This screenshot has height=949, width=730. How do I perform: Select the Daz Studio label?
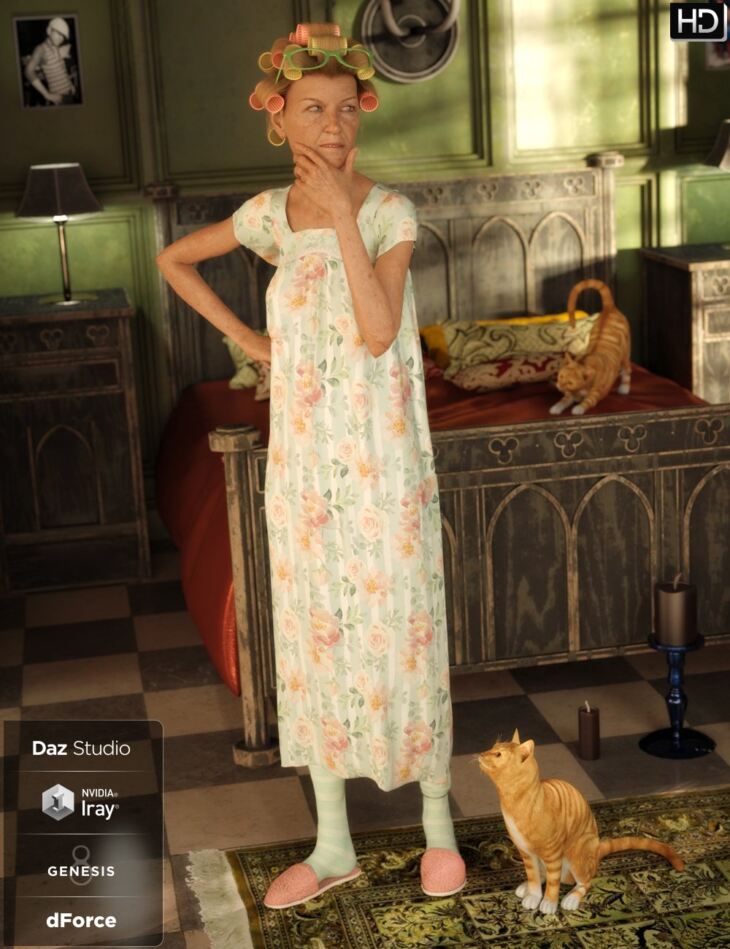81,748
